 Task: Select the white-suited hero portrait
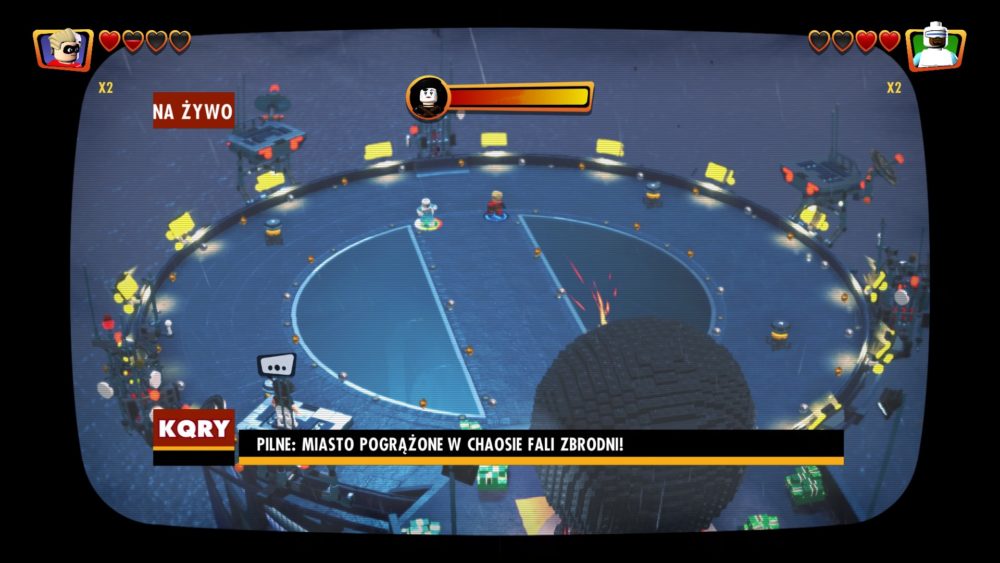click(936, 48)
